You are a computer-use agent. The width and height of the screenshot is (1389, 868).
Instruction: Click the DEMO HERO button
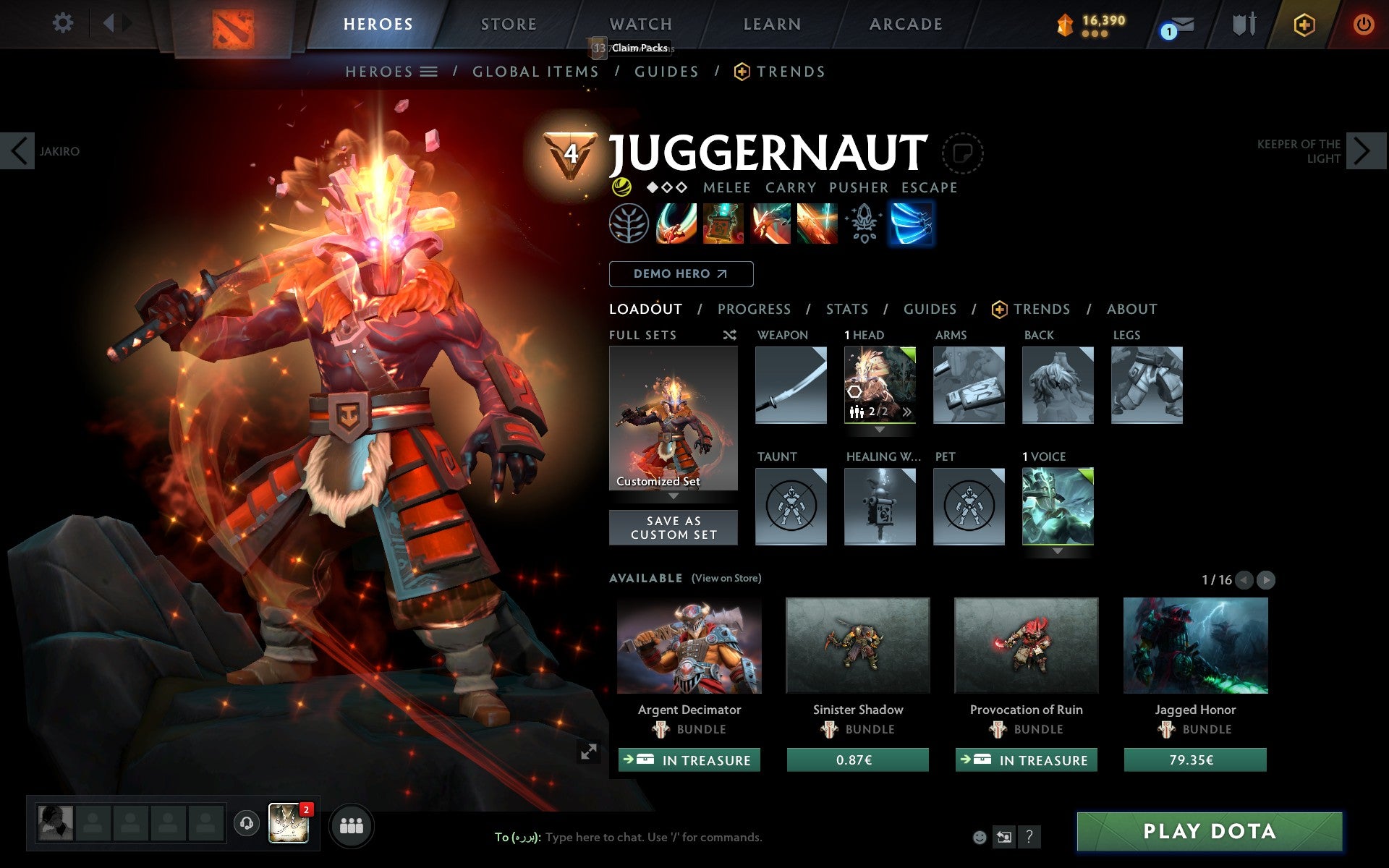tap(681, 273)
